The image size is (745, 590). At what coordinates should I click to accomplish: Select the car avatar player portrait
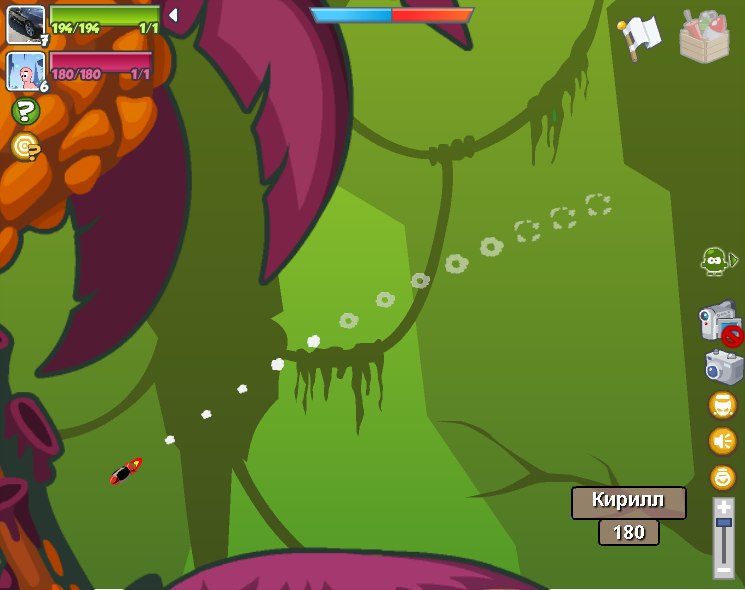(25, 24)
